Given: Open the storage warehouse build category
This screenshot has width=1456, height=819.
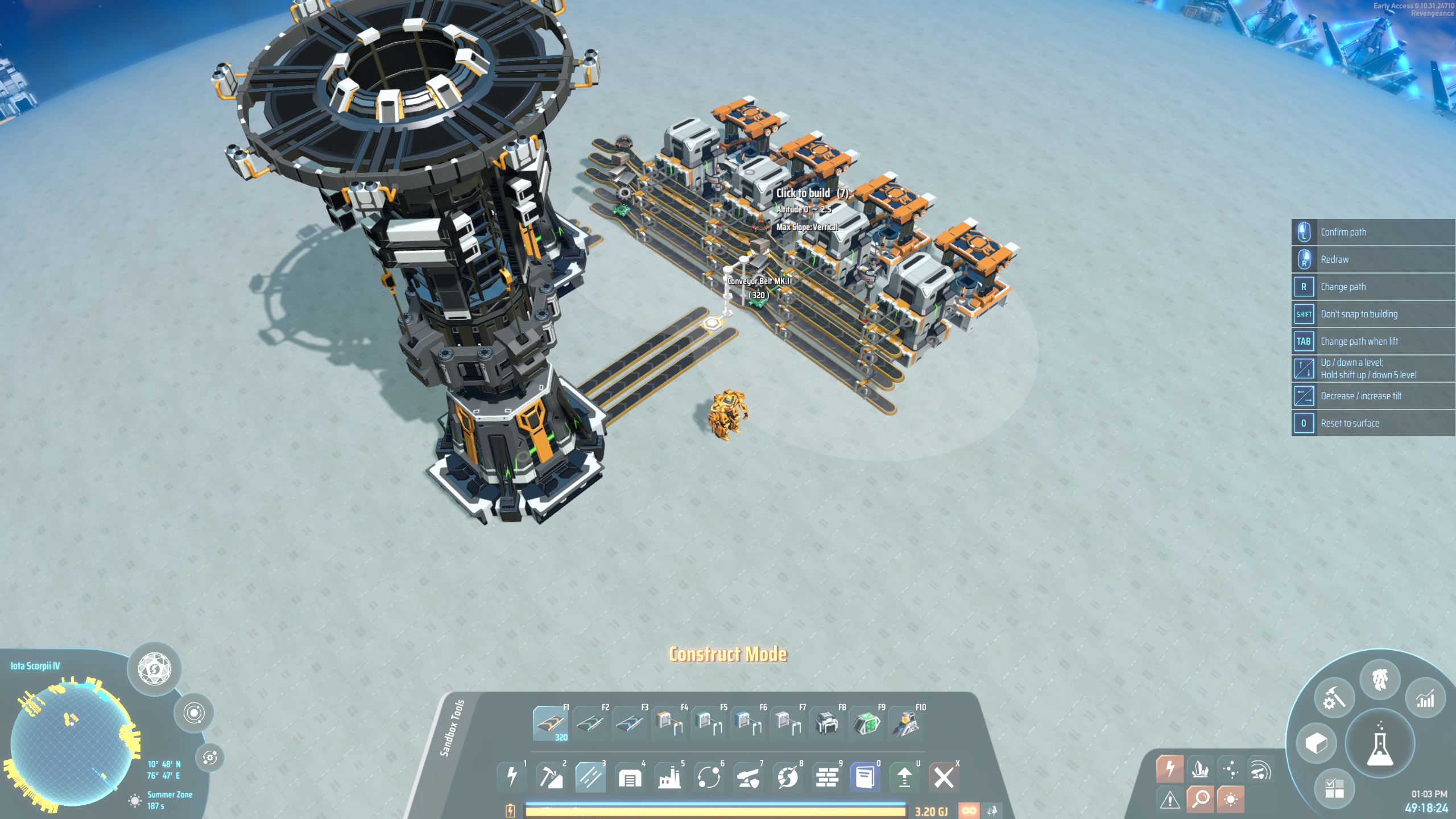Looking at the screenshot, I should click(x=630, y=777).
